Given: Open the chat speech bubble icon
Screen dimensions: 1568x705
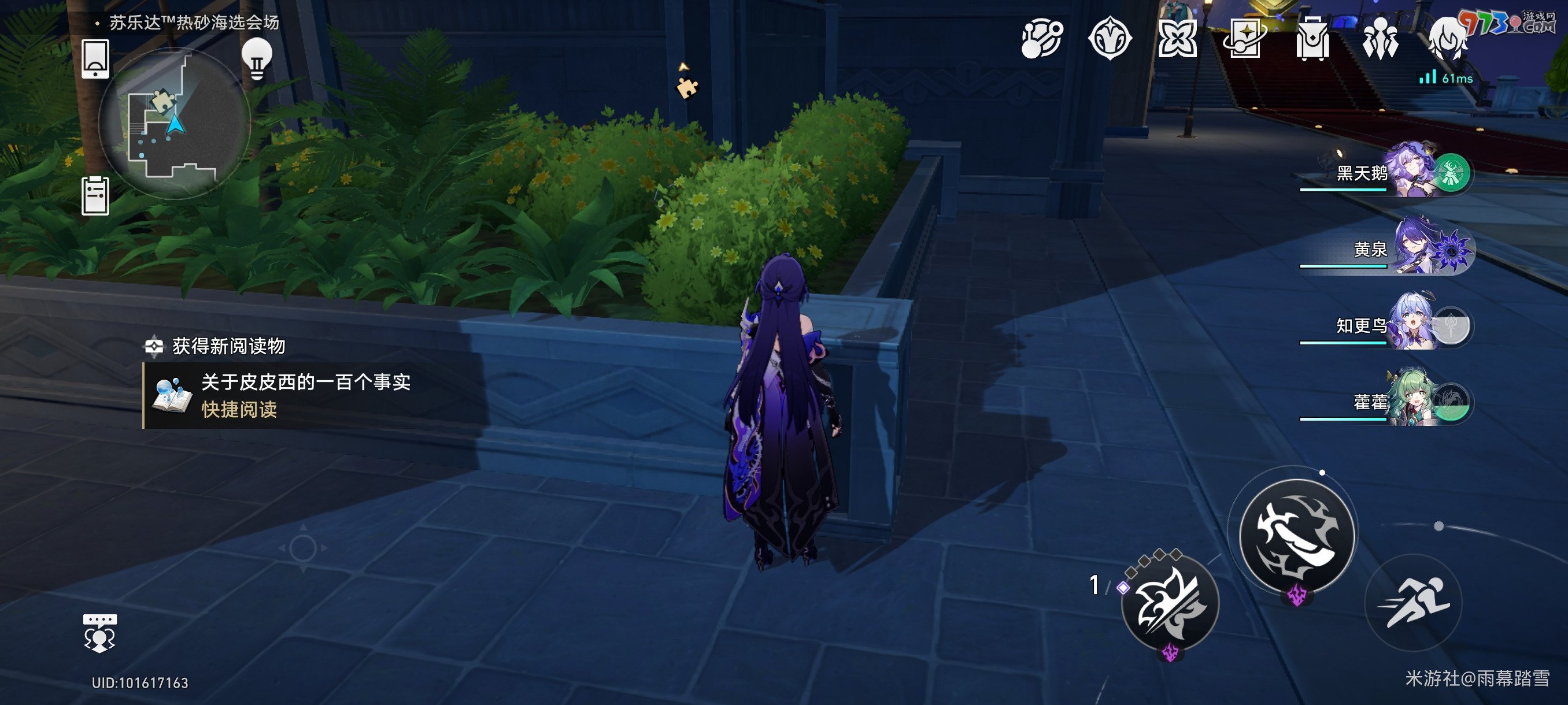Looking at the screenshot, I should pos(99,633).
